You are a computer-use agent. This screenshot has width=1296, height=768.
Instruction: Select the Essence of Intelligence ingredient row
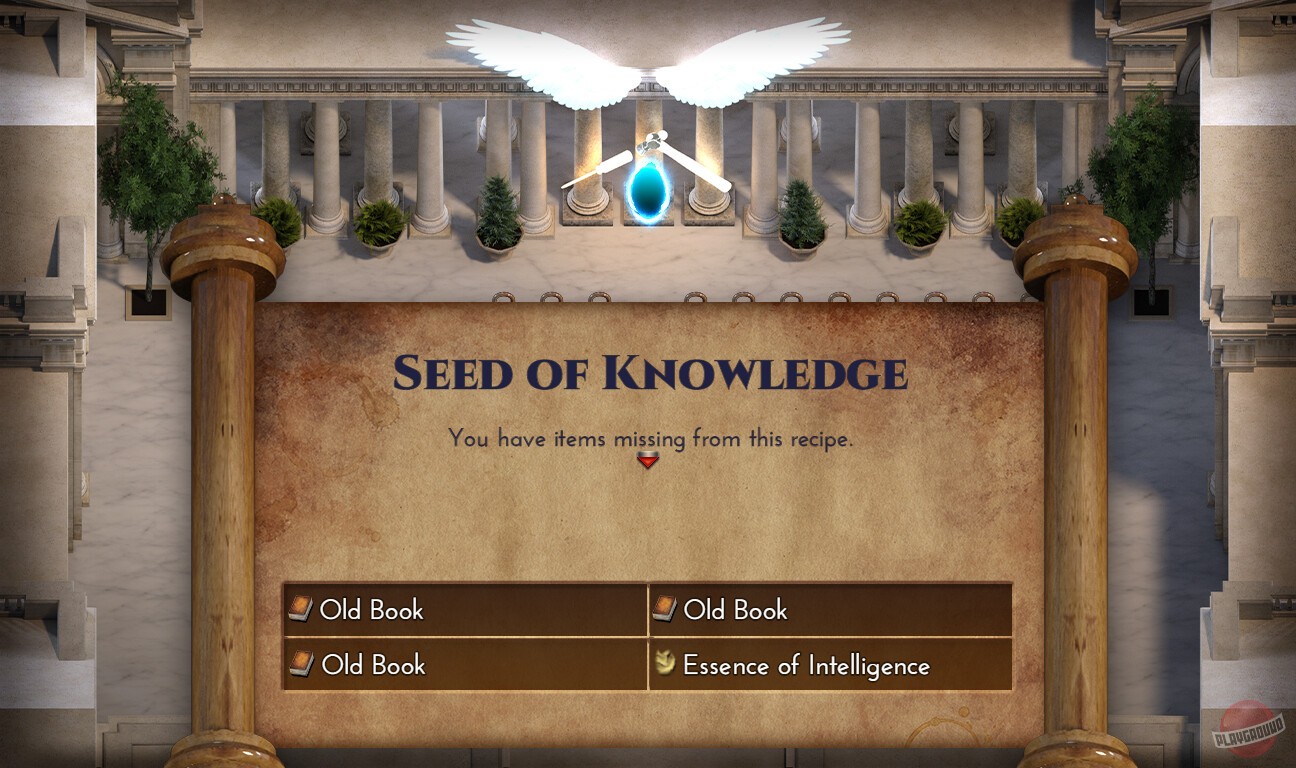pyautogui.click(x=830, y=664)
